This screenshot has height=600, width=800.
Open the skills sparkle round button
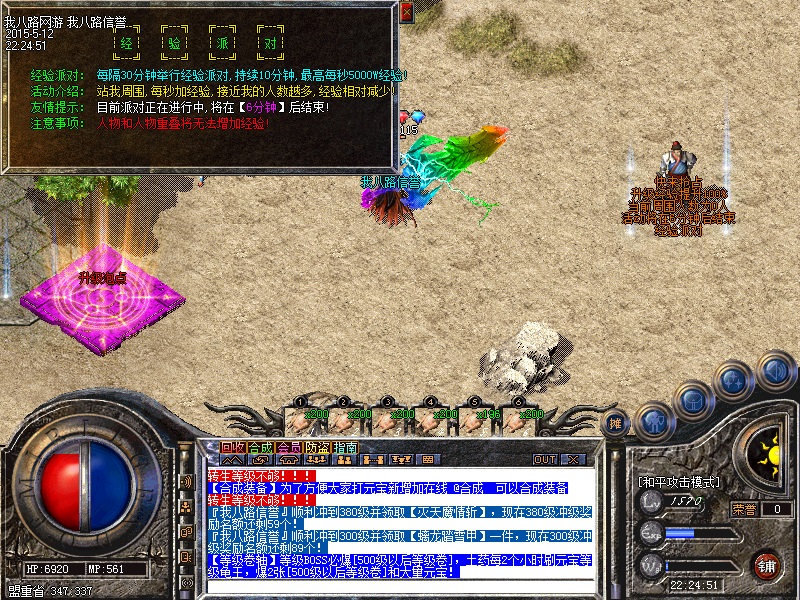(734, 381)
